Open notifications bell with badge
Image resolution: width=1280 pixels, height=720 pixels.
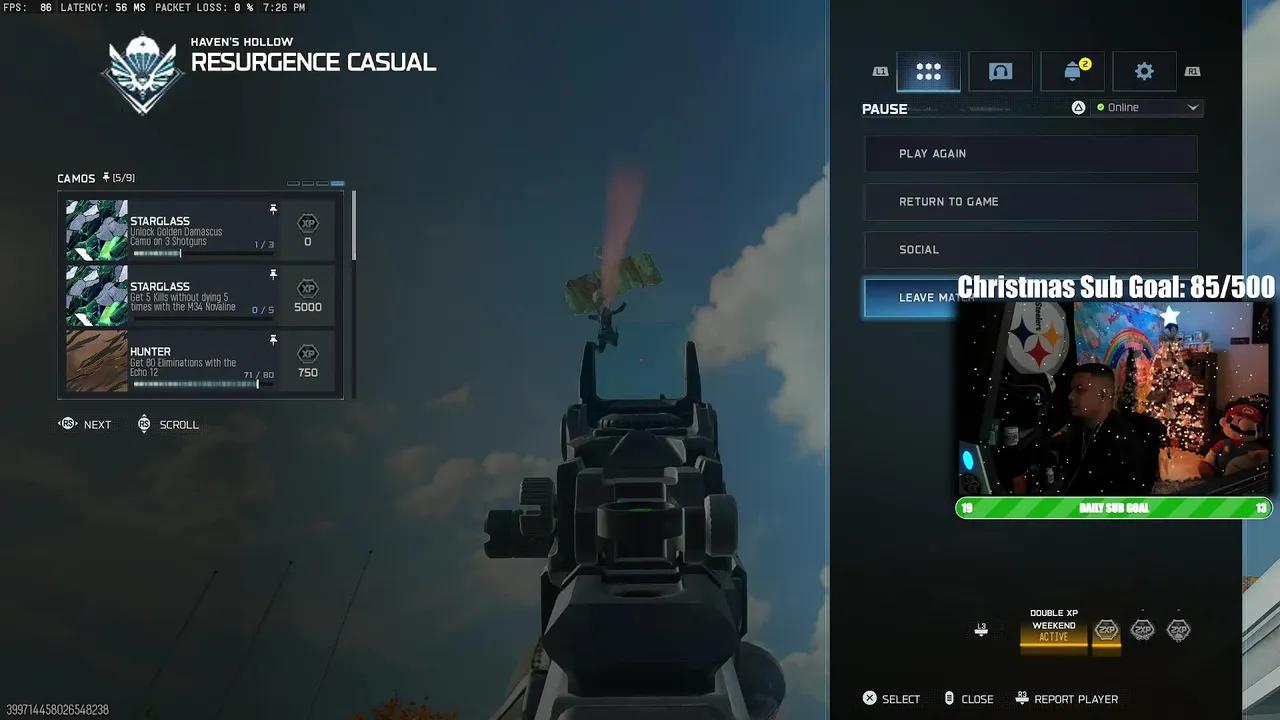click(1072, 71)
